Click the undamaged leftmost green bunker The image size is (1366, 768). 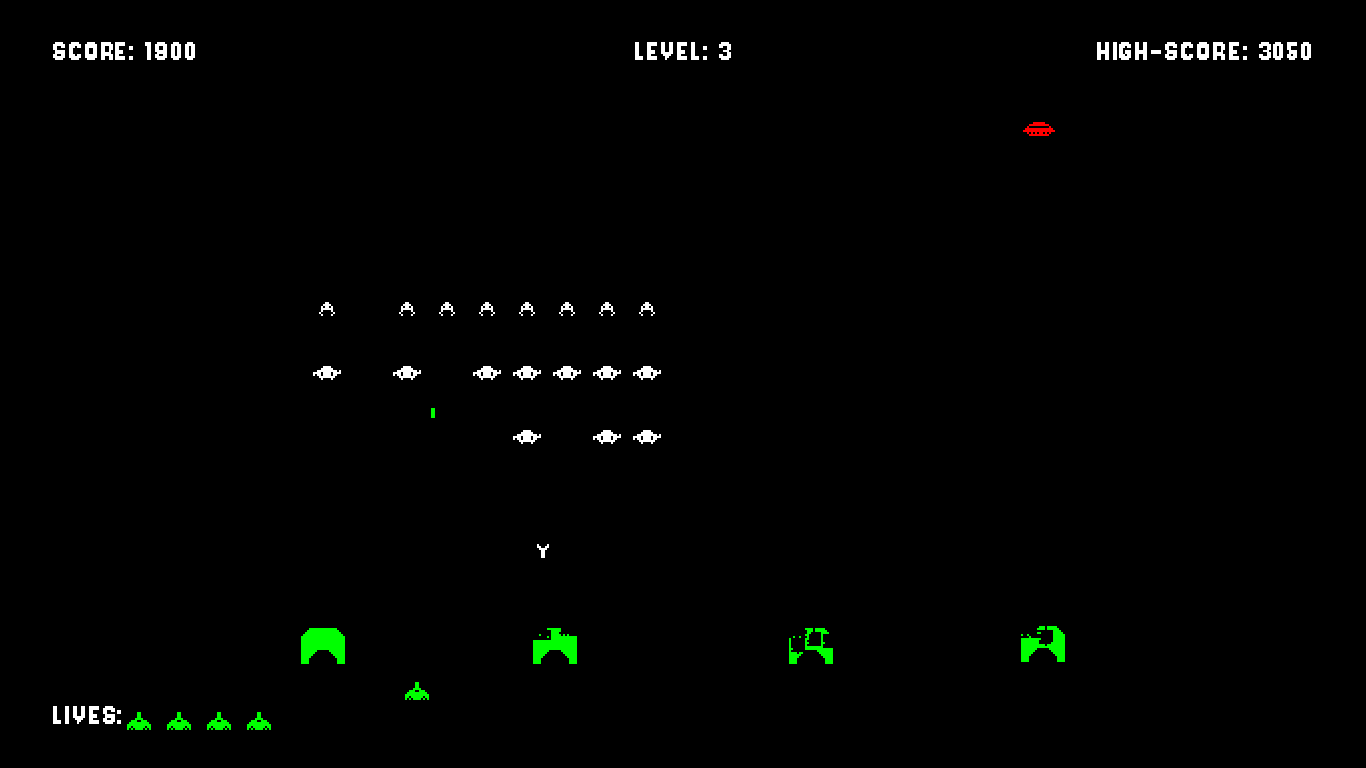pyautogui.click(x=322, y=646)
